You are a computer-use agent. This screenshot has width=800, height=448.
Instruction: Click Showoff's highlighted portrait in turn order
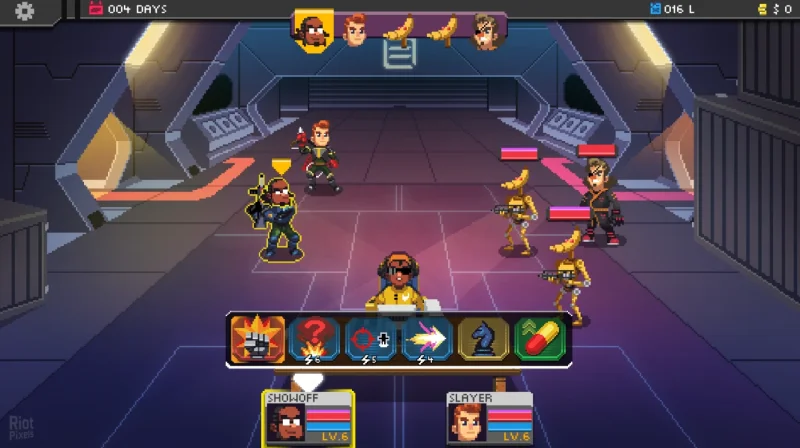312,29
